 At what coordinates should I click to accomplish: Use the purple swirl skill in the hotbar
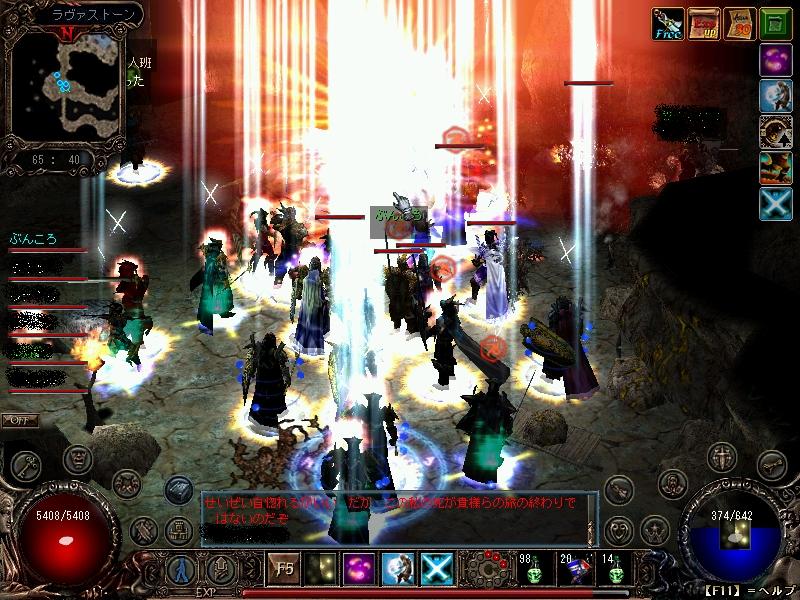[360, 569]
